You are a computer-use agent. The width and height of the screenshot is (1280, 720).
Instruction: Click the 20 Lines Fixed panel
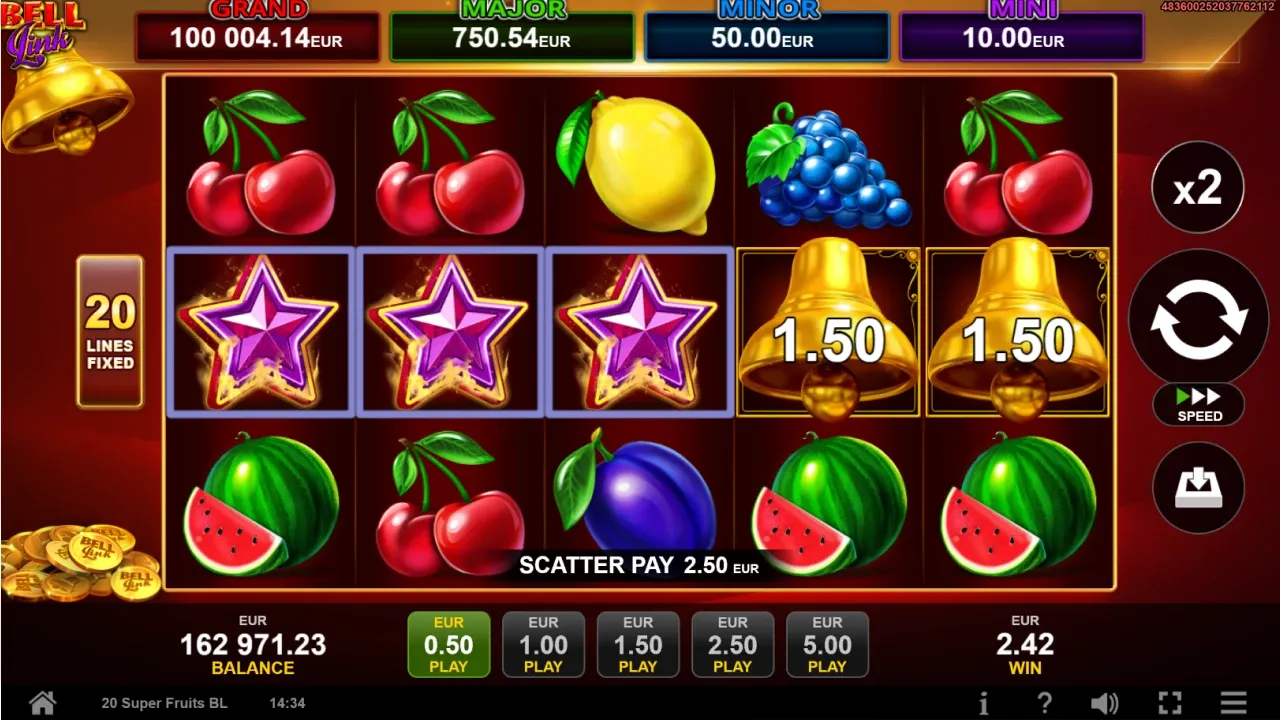(x=109, y=330)
